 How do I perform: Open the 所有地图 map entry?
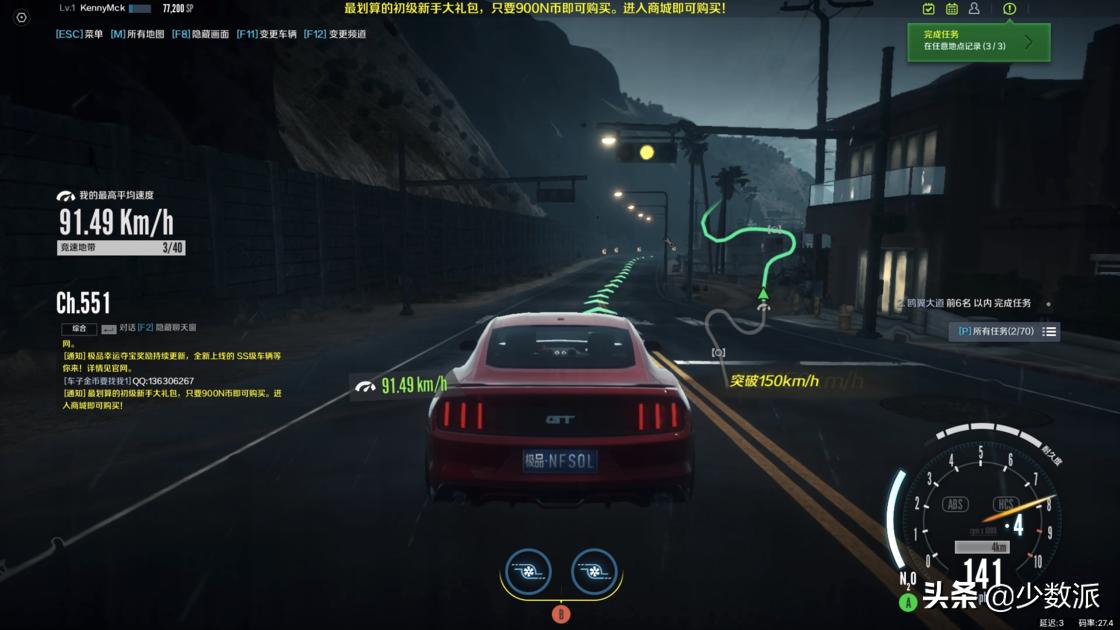pyautogui.click(x=137, y=34)
